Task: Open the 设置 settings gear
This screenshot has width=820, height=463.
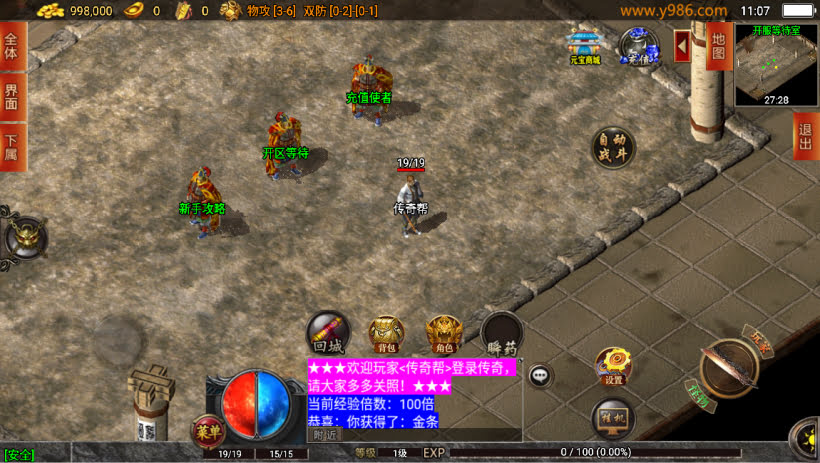Action: pyautogui.click(x=613, y=367)
